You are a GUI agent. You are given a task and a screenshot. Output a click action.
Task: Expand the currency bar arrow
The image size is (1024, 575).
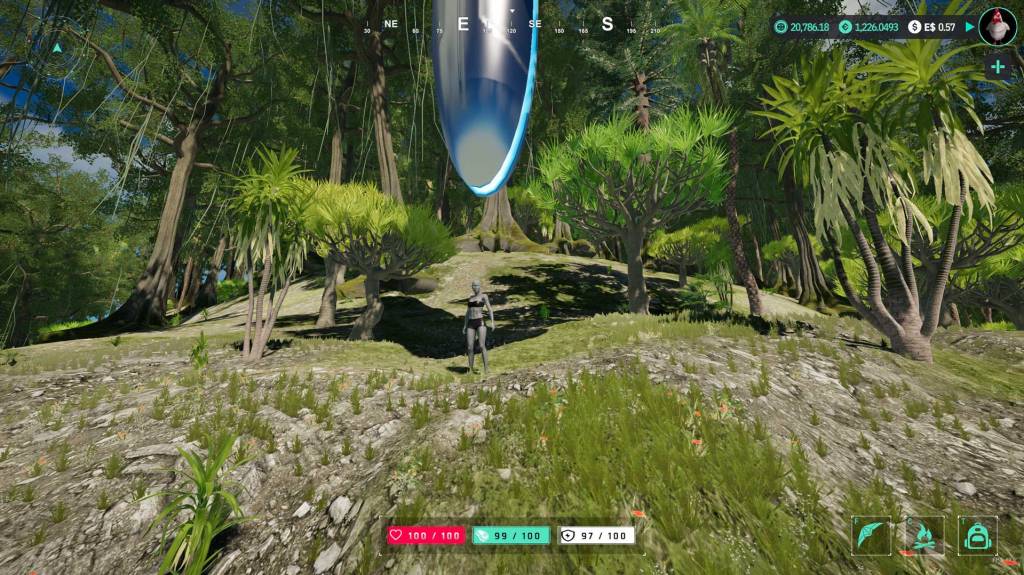pyautogui.click(x=968, y=27)
